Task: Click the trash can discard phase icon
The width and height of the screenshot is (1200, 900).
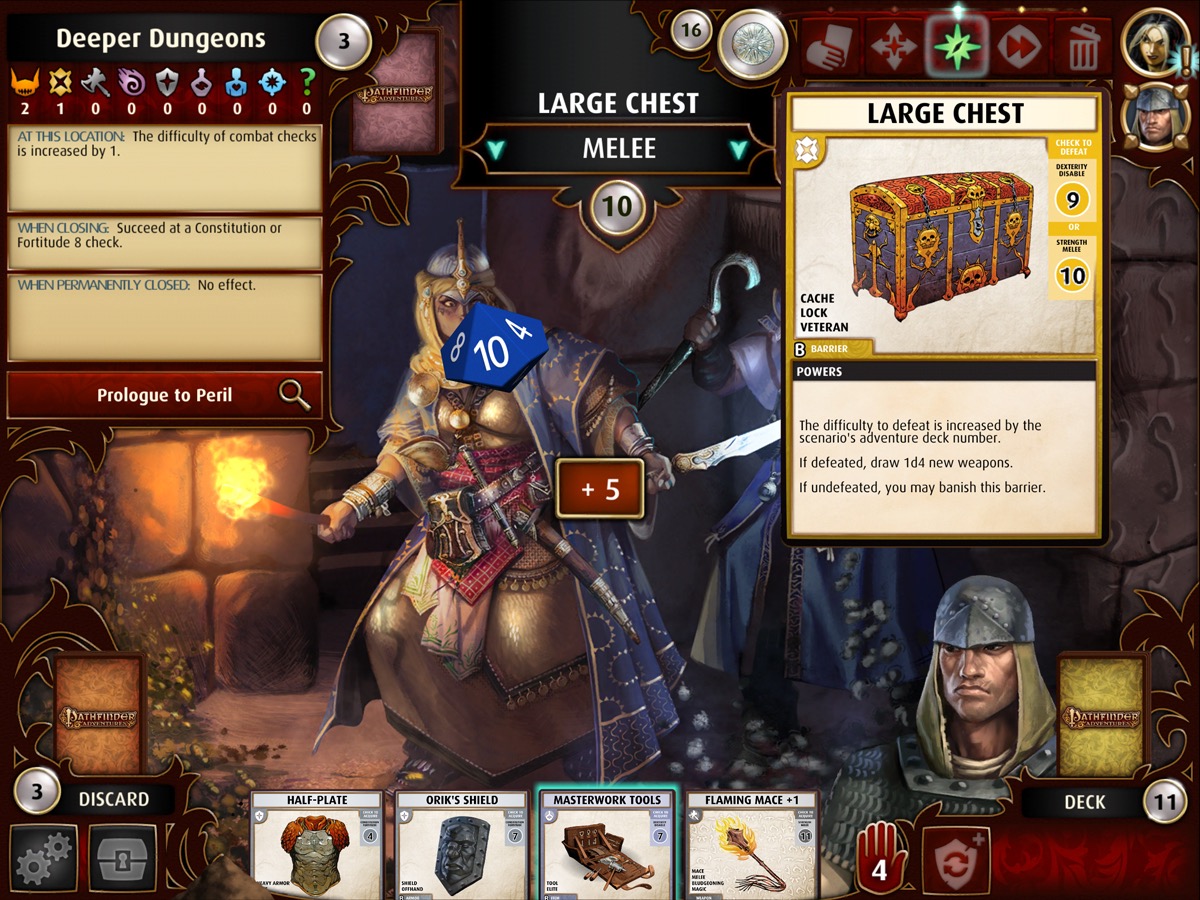Action: point(1083,47)
